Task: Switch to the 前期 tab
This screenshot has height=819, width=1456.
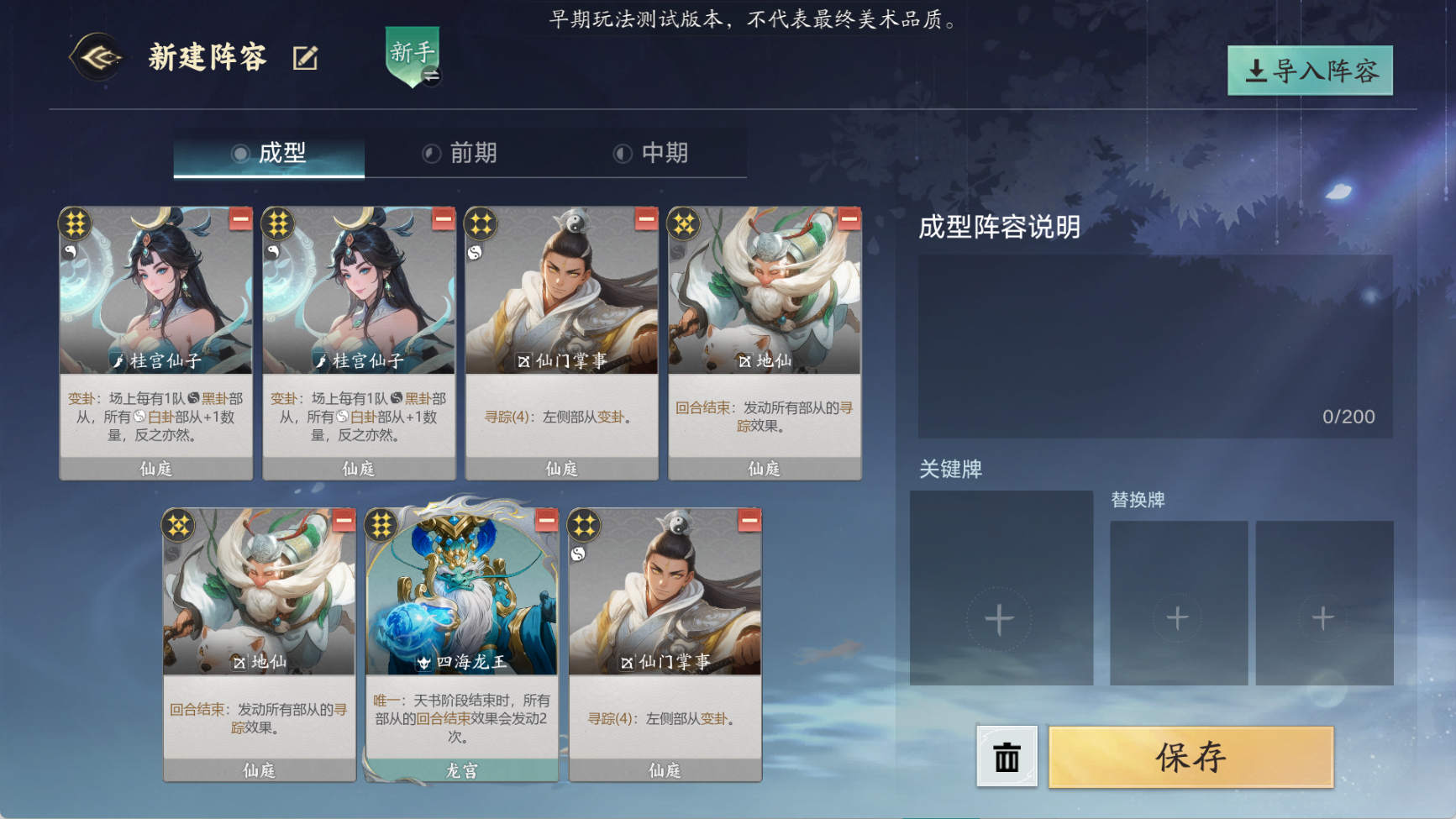Action: (460, 153)
